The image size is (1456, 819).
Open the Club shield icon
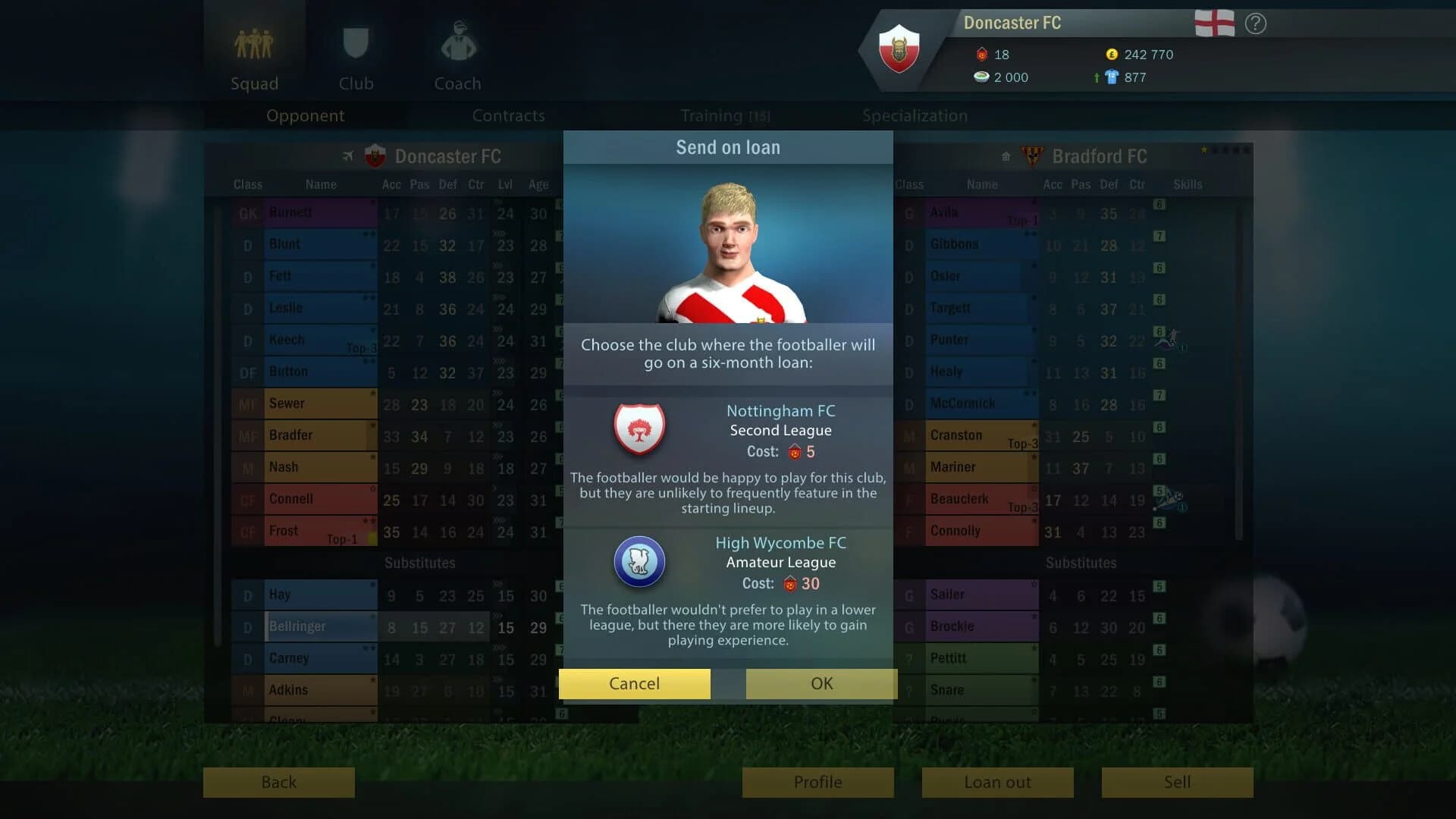pyautogui.click(x=356, y=42)
